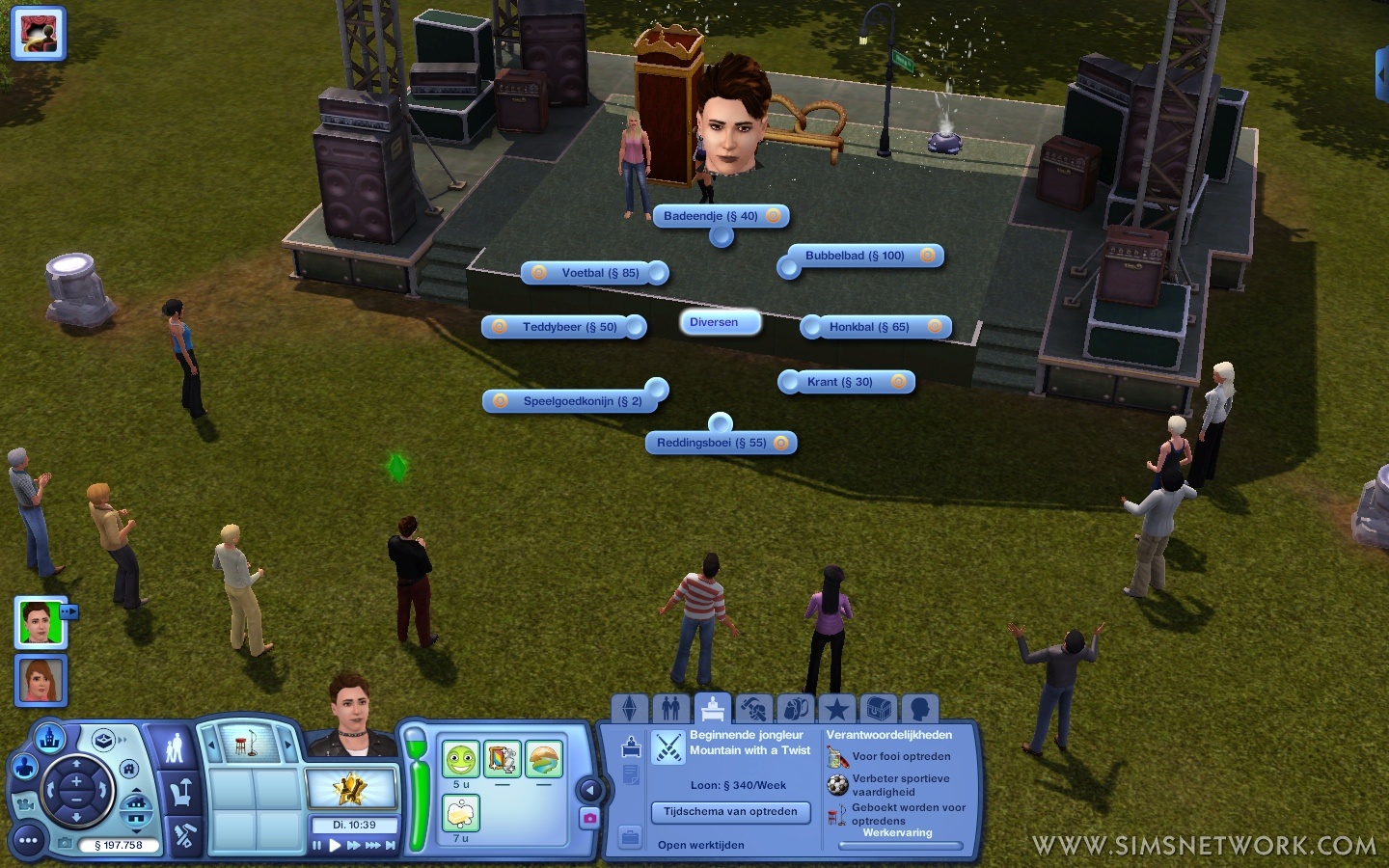The width and height of the screenshot is (1389, 868).
Task: Set the game to normal play speed
Action: (335, 846)
